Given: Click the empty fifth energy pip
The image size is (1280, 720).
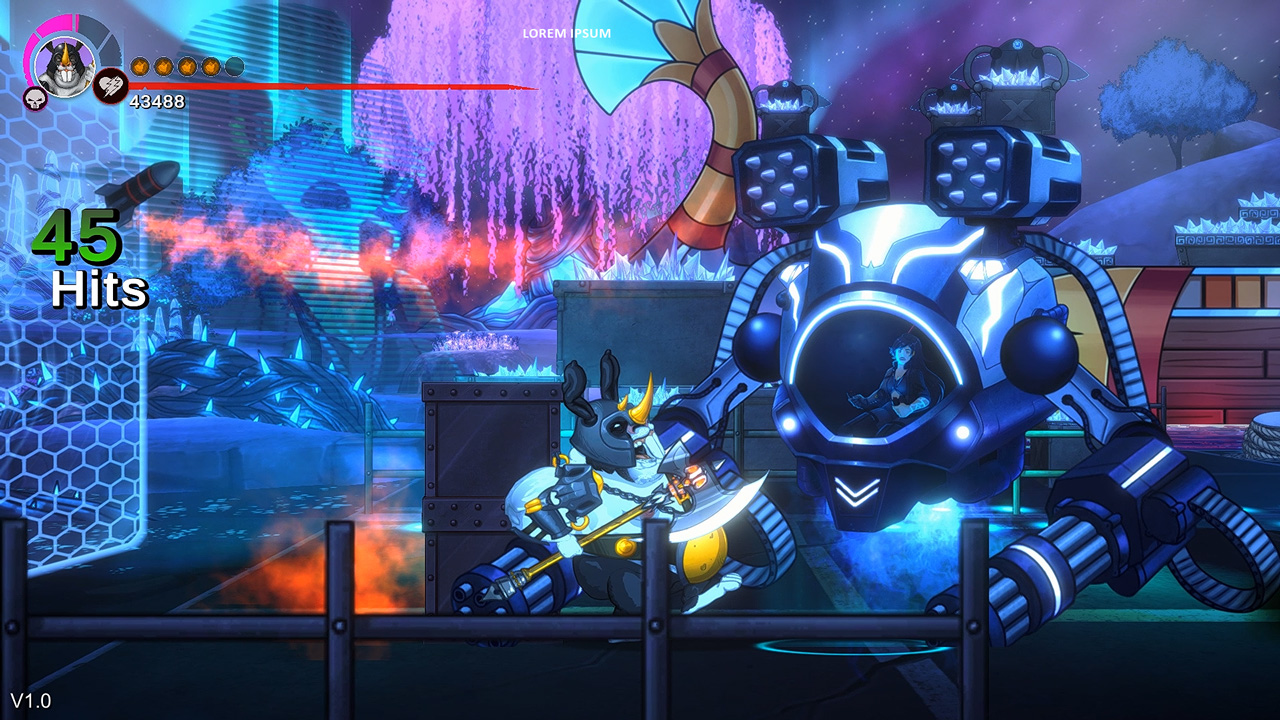Looking at the screenshot, I should [233, 66].
